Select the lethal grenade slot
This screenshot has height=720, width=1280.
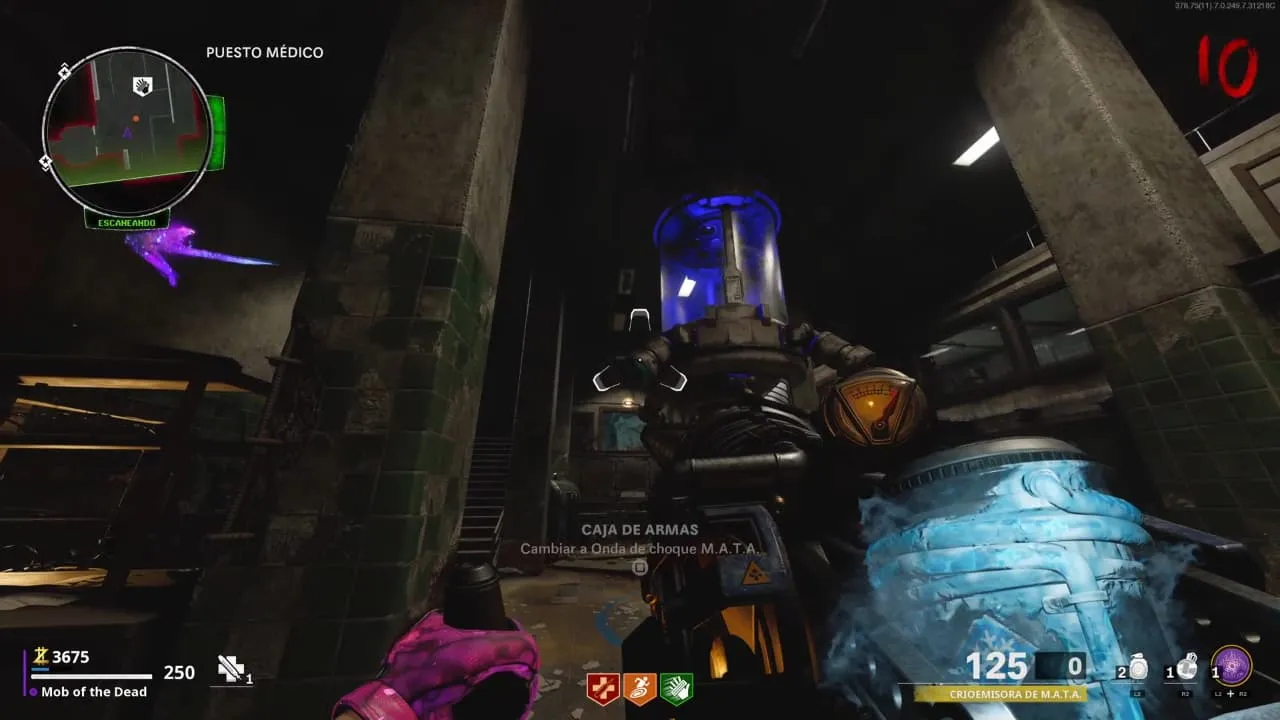pyautogui.click(x=1187, y=668)
